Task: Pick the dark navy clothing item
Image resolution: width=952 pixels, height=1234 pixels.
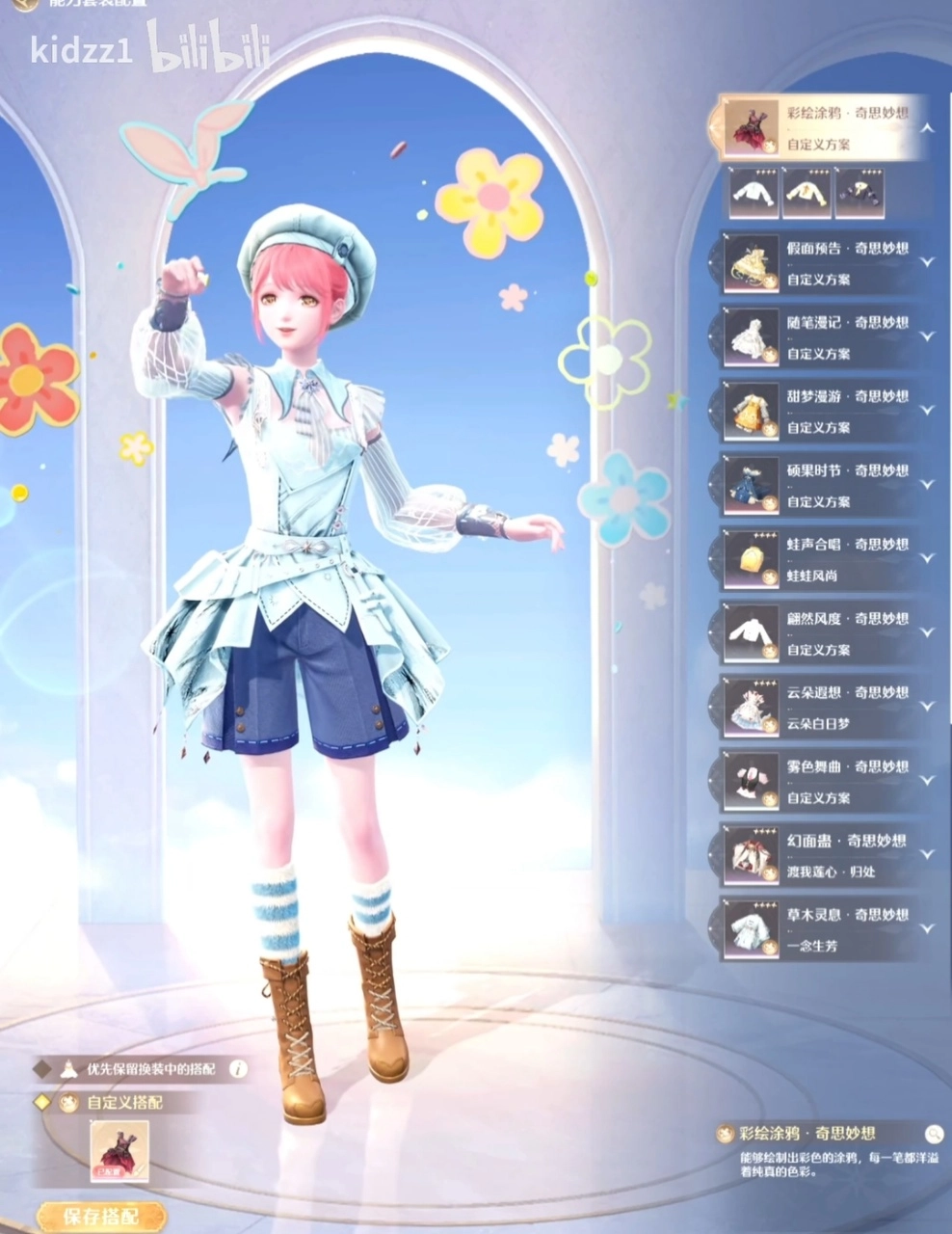Action: coord(859,193)
